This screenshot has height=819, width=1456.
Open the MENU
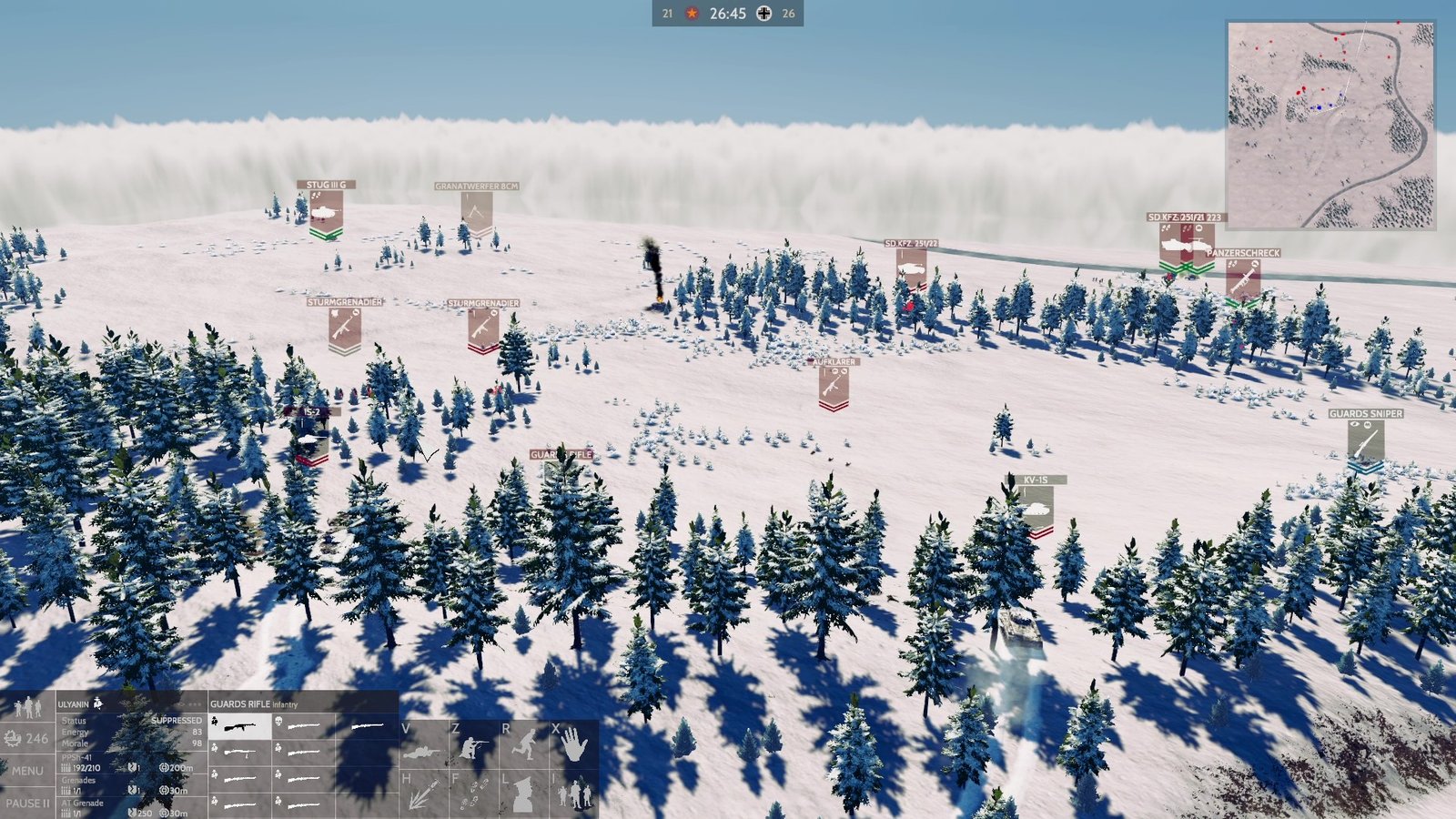27,770
